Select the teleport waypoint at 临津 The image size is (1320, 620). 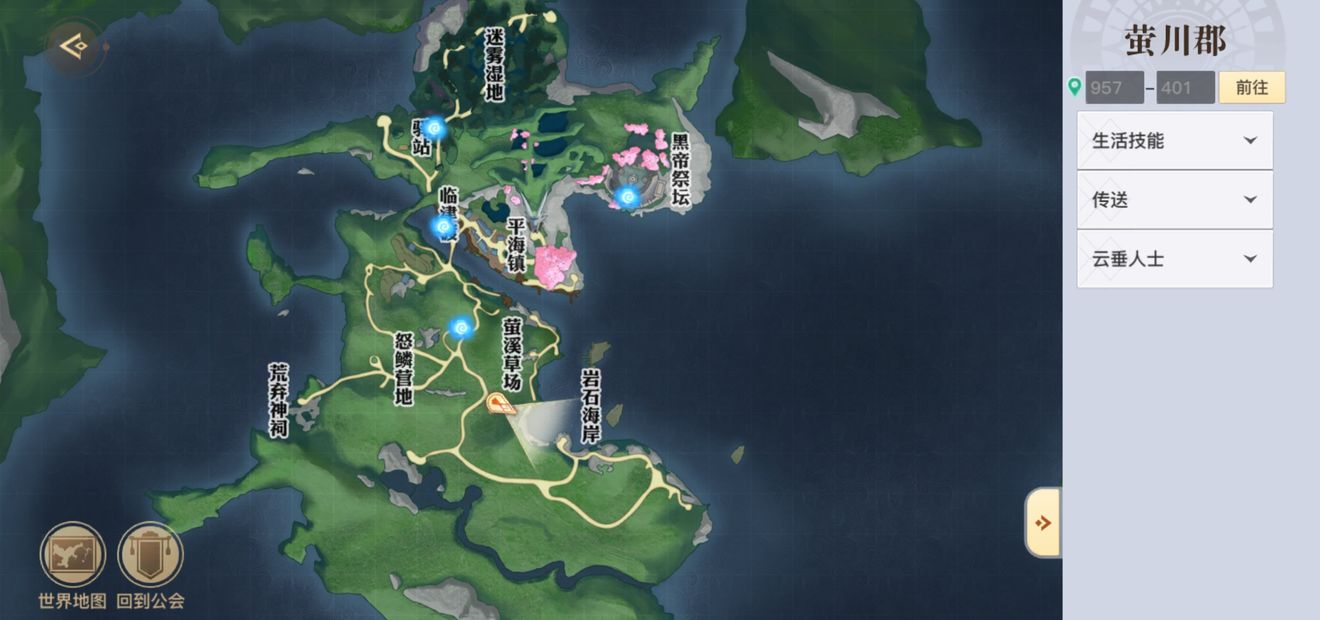[x=443, y=226]
